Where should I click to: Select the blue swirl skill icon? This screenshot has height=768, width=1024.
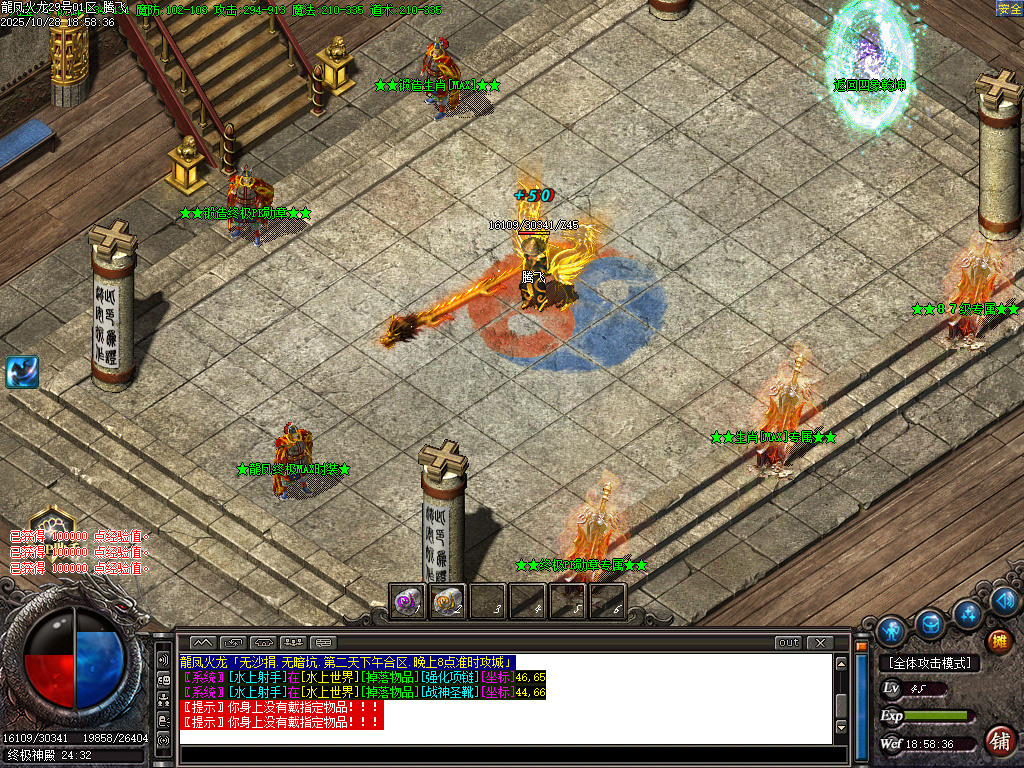click(22, 372)
